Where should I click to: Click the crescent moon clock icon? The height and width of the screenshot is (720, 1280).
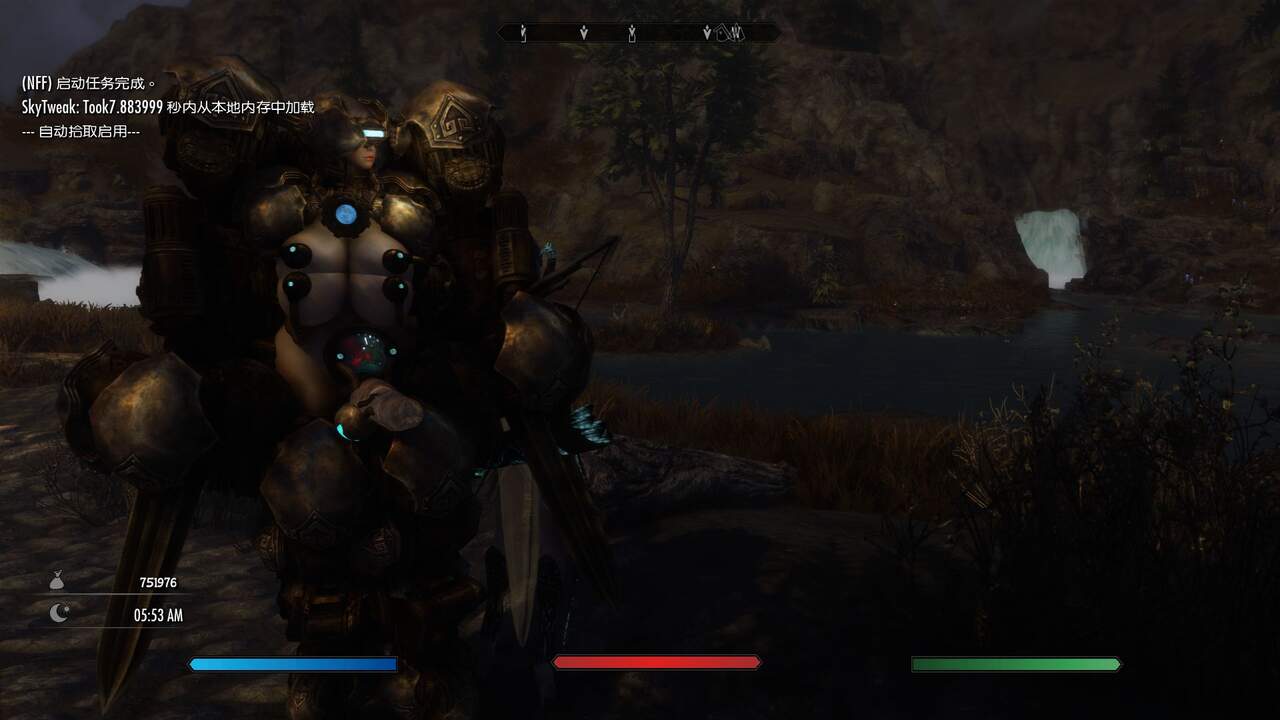point(60,614)
